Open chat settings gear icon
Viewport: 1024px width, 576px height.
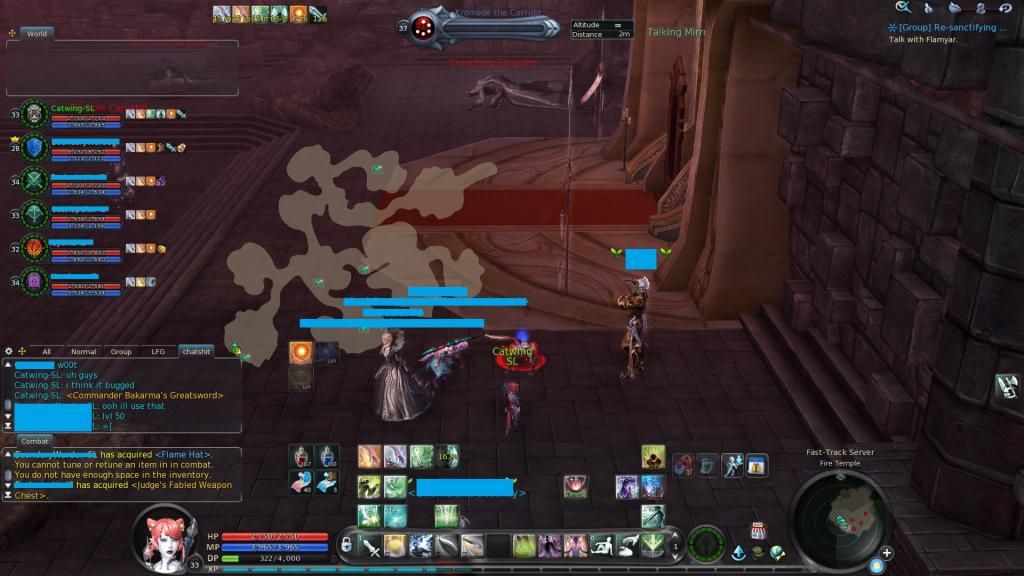click(9, 352)
